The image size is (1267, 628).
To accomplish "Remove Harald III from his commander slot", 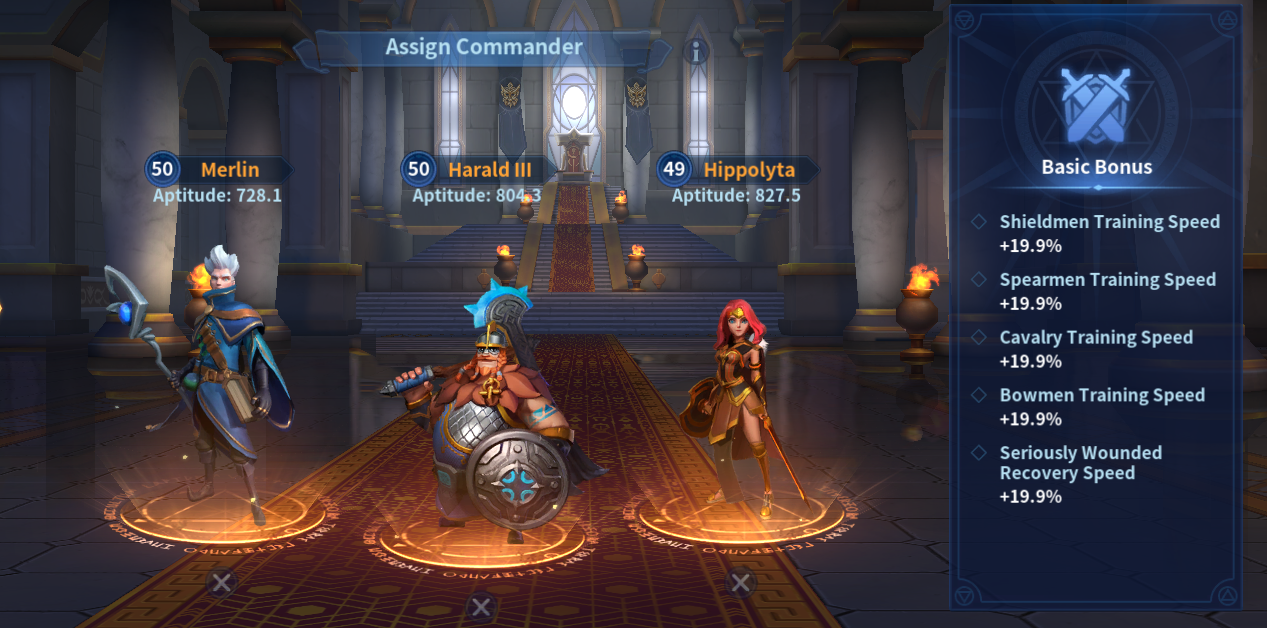I will [x=482, y=605].
